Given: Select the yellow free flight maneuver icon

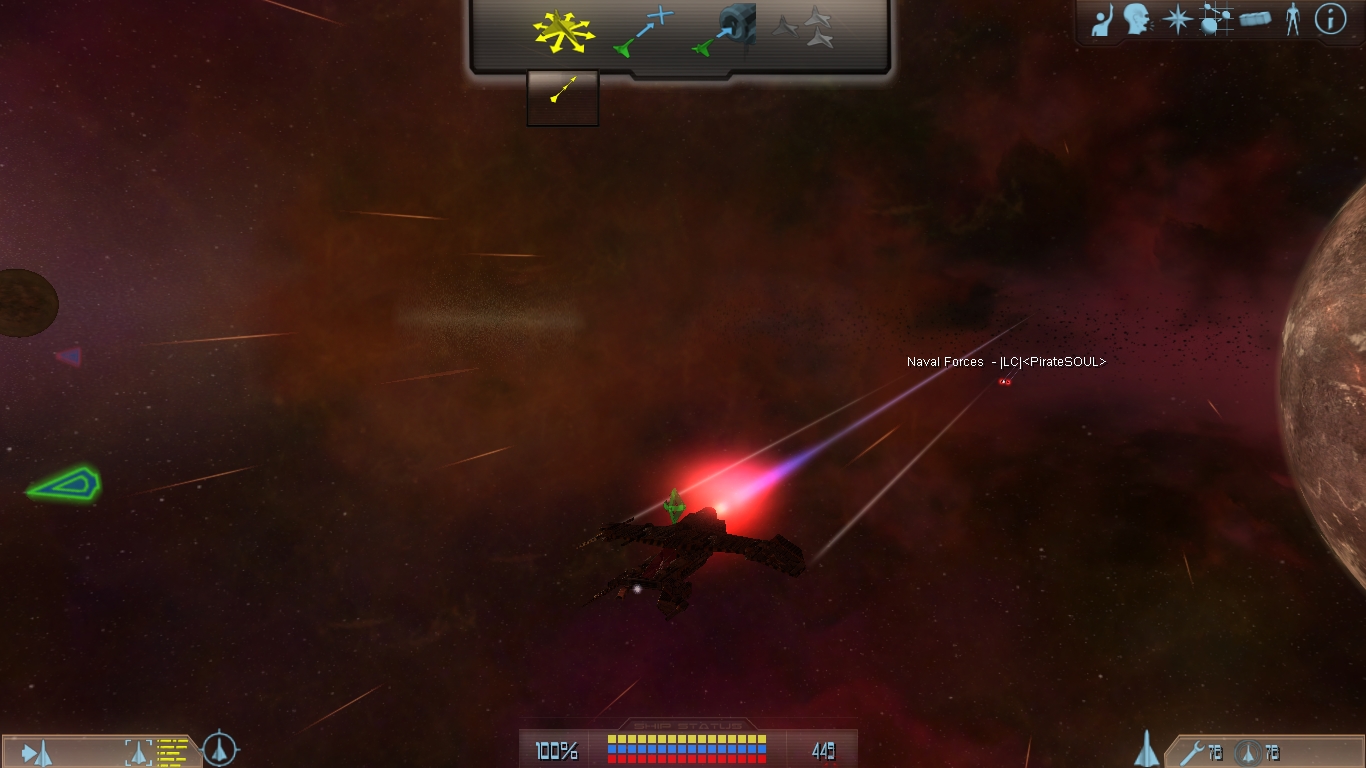Looking at the screenshot, I should tap(563, 32).
